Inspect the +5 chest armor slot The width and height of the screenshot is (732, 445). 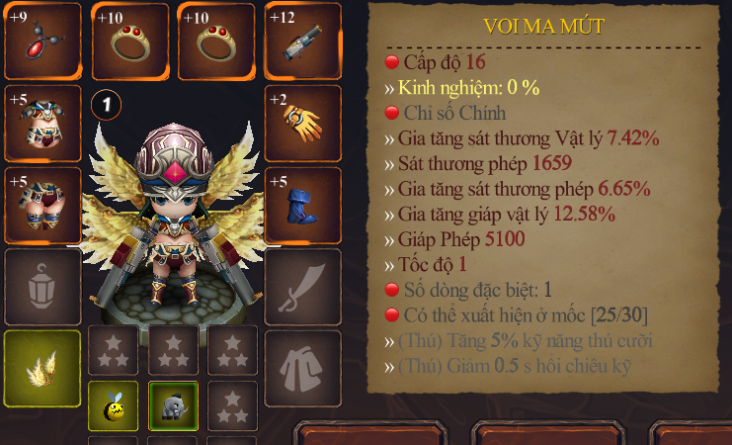[x=42, y=122]
